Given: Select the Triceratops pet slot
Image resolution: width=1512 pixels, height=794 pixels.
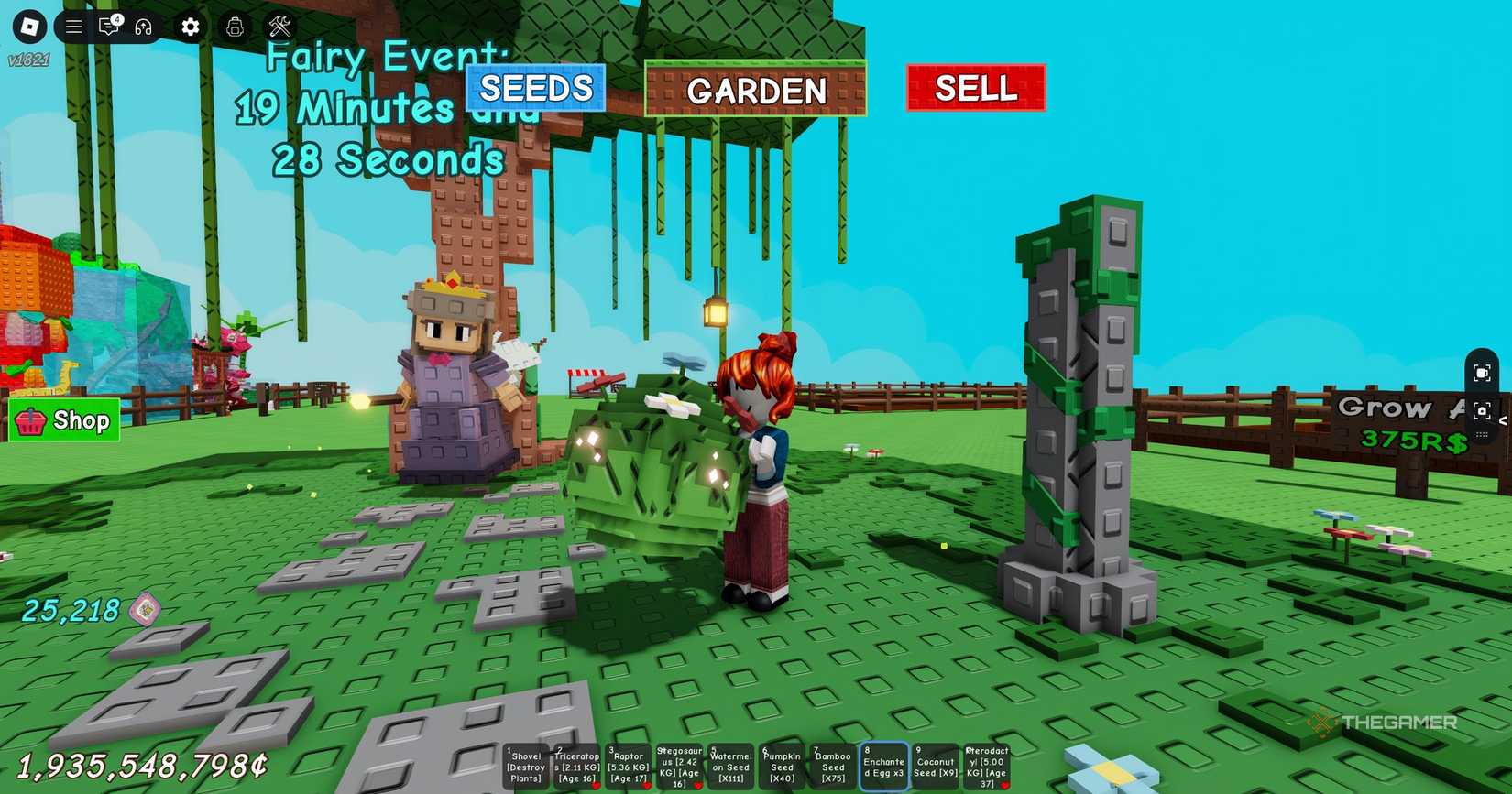Looking at the screenshot, I should pyautogui.click(x=577, y=767).
